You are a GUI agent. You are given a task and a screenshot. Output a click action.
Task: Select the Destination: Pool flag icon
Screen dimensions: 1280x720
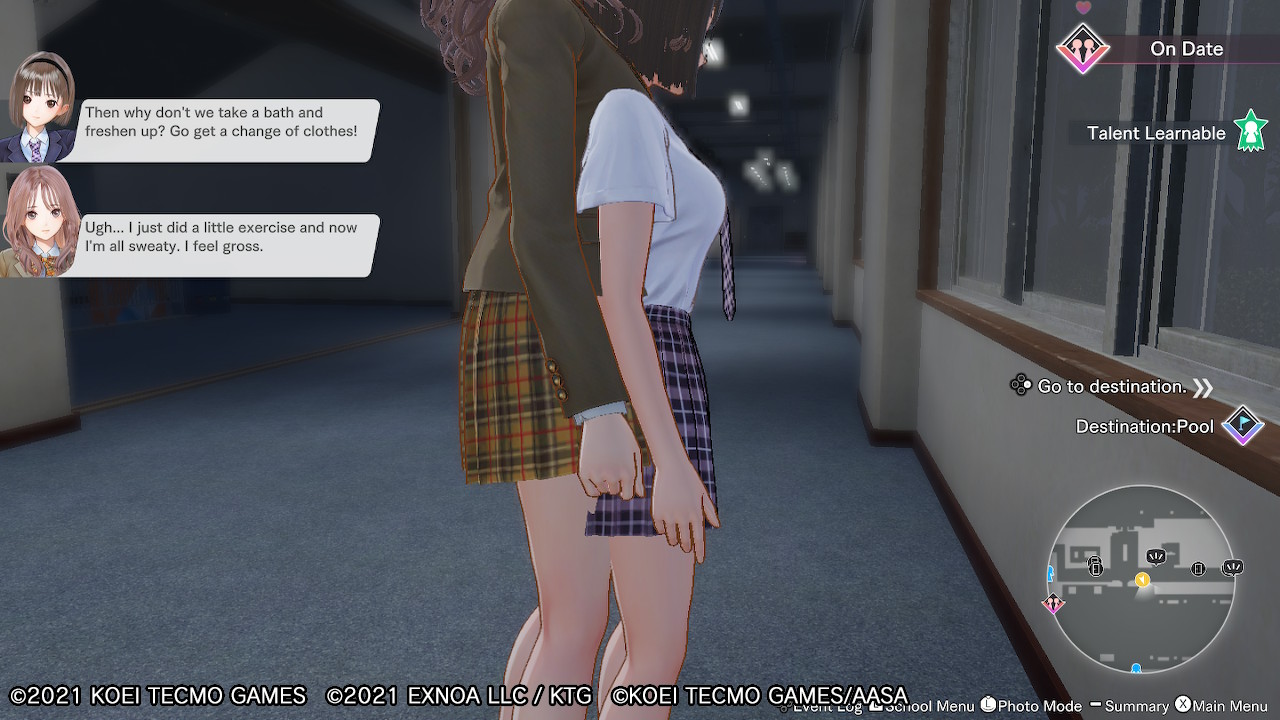(x=1243, y=426)
